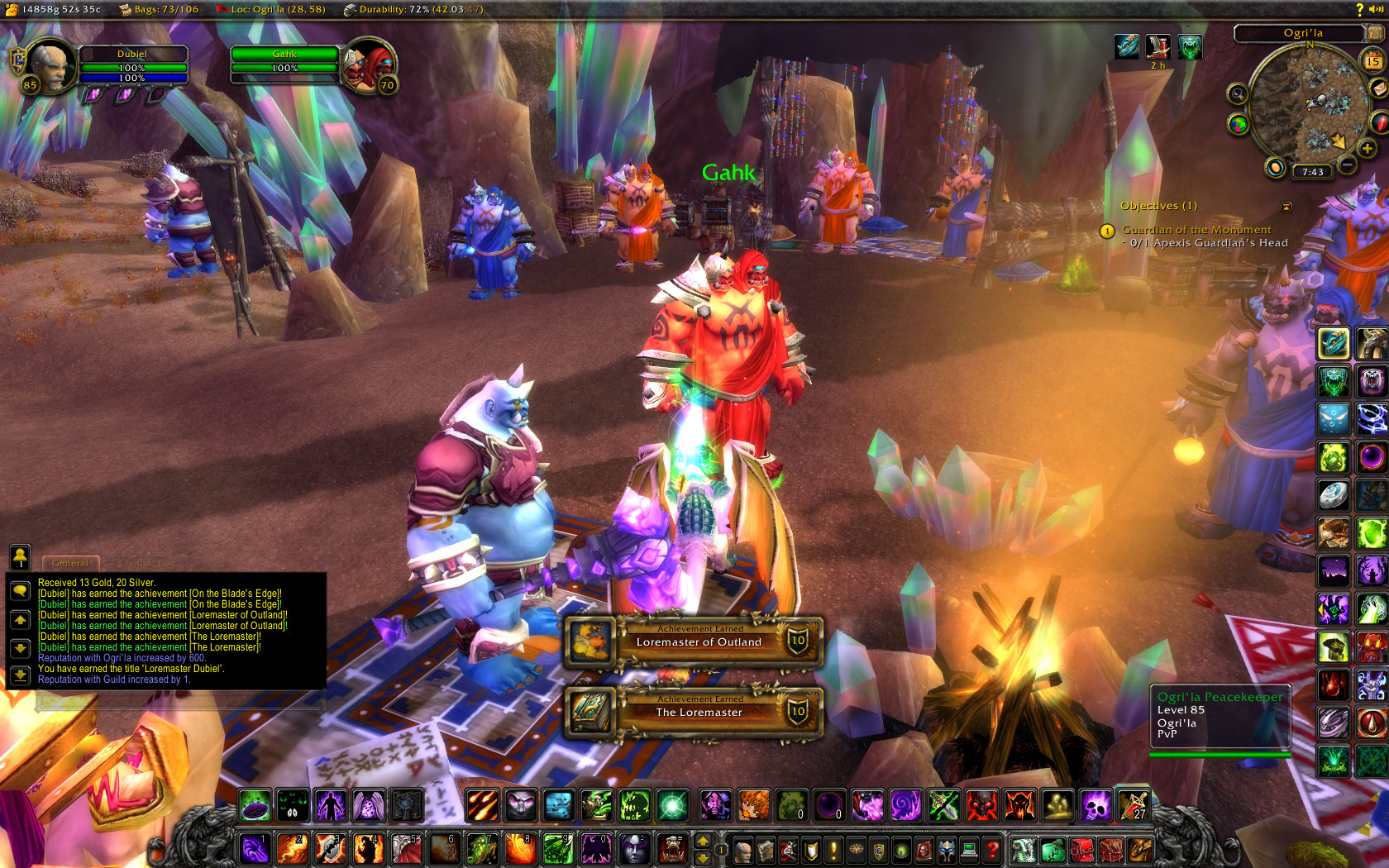
Task: Click Gahk's target portrait
Action: pyautogui.click(x=370, y=64)
